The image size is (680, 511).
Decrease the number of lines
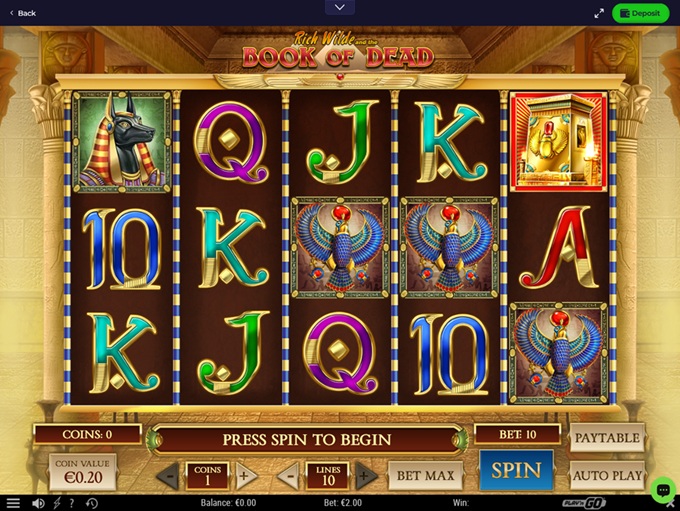[290, 476]
